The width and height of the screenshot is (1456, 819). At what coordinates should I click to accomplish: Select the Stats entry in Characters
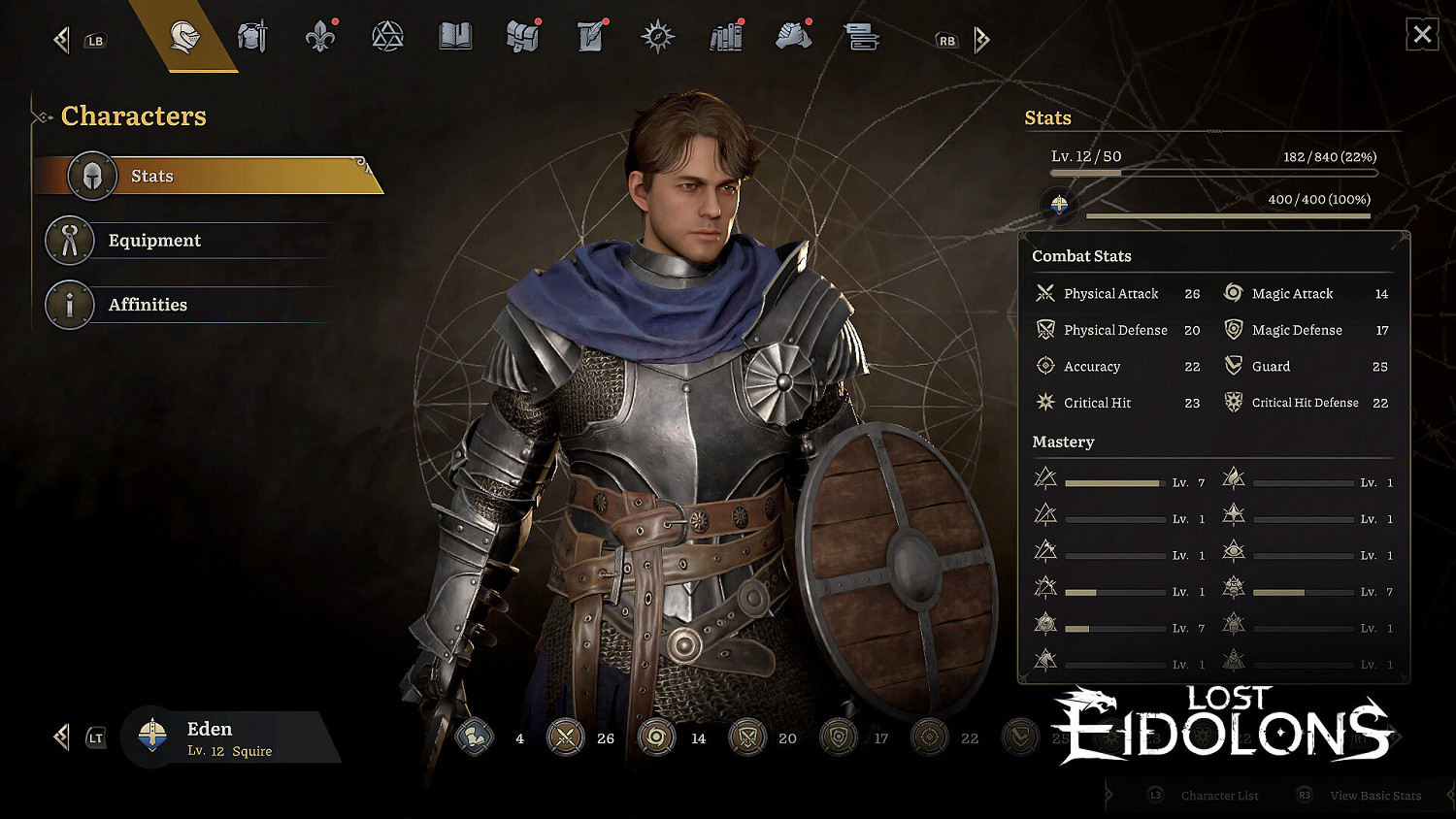tap(209, 176)
